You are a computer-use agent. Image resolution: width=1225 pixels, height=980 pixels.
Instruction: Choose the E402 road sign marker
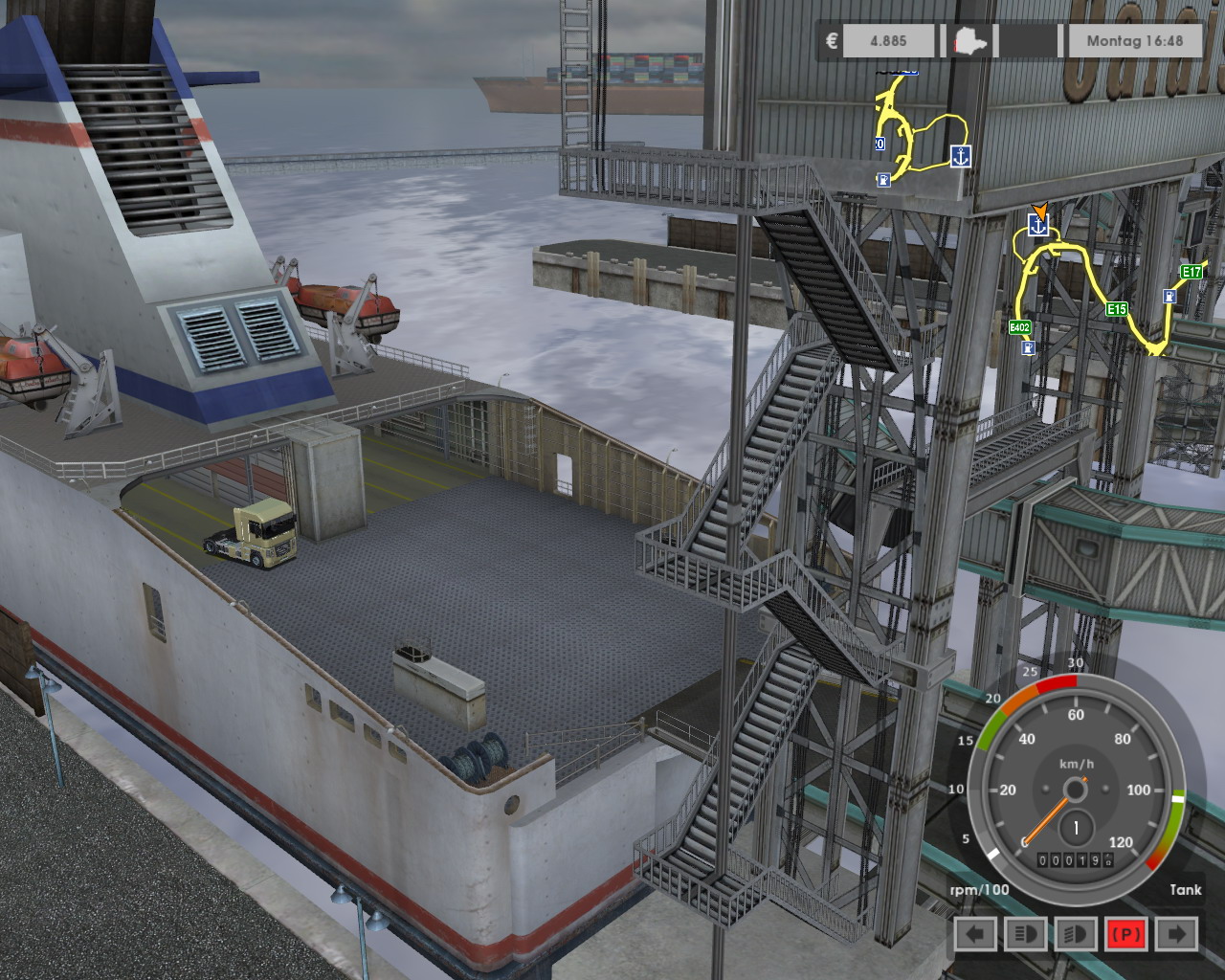(1019, 328)
